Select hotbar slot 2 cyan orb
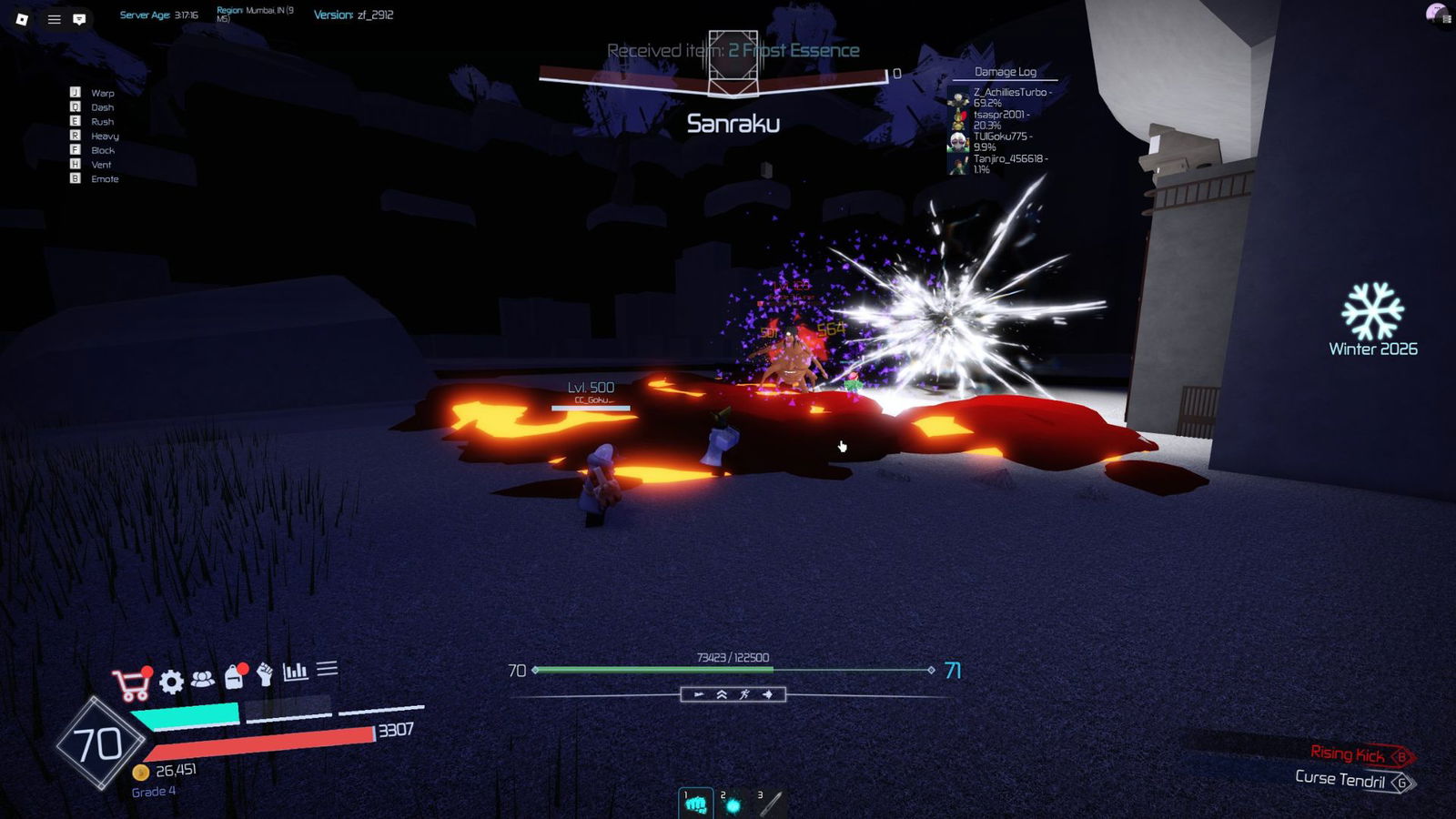The image size is (1456, 819). 733,804
